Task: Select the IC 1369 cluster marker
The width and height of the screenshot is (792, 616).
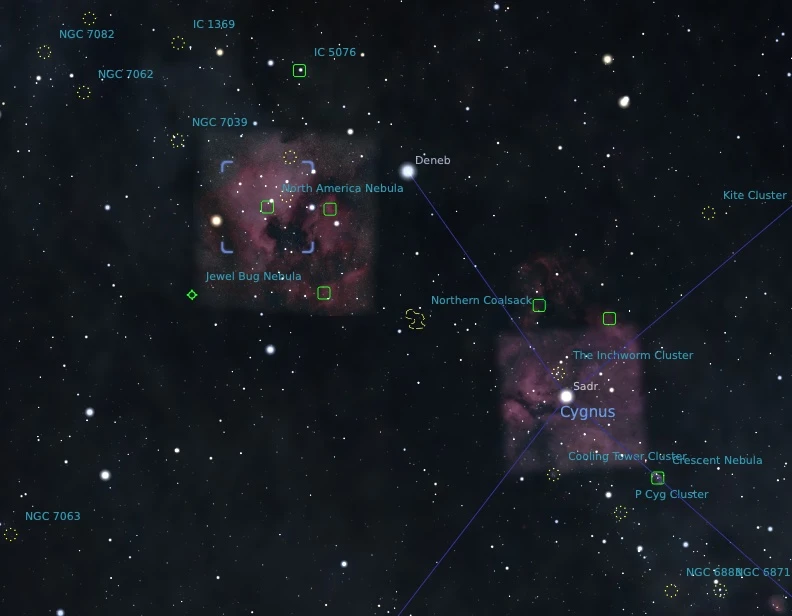Action: point(178,43)
